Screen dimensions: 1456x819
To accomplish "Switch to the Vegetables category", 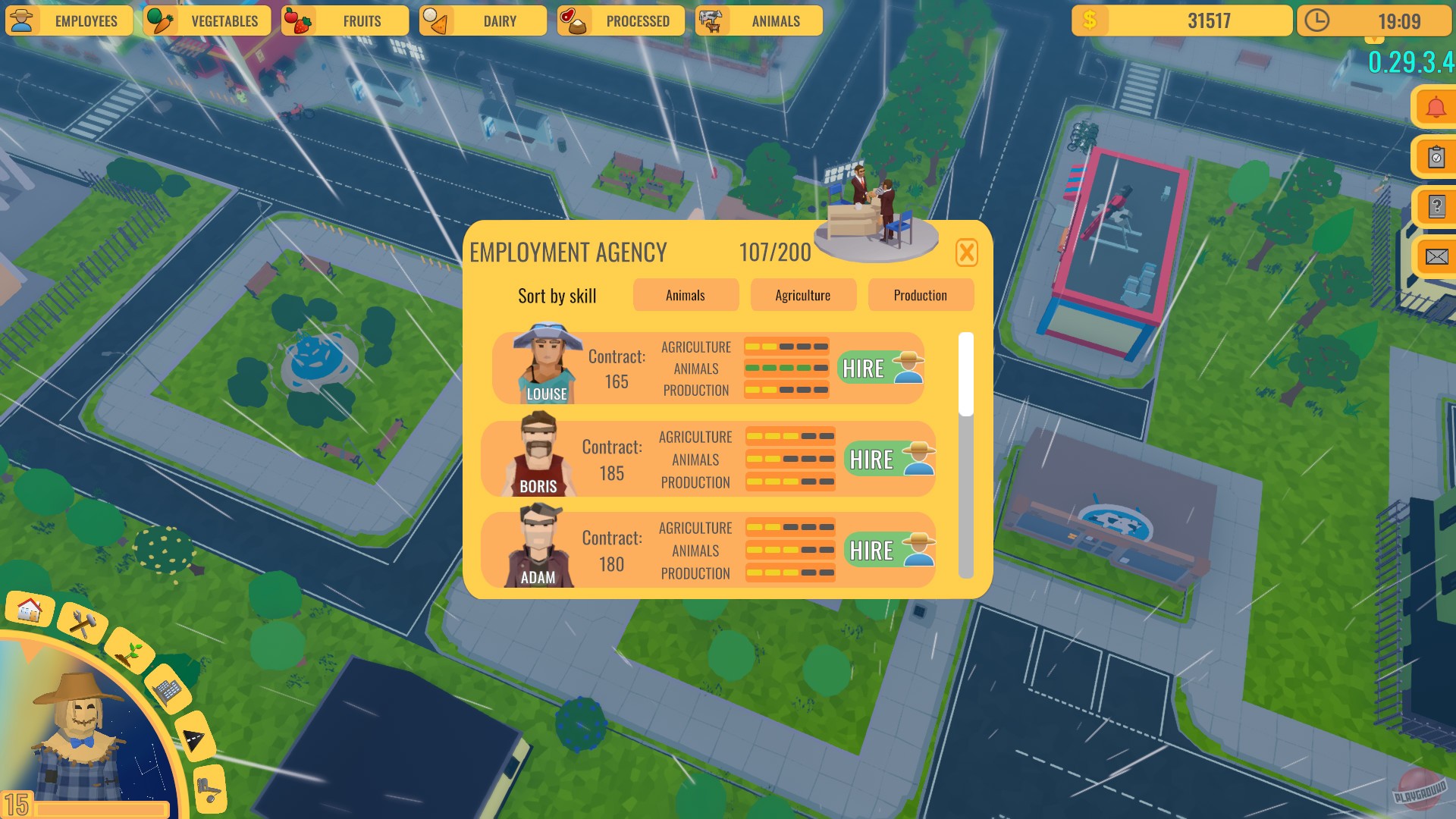I will [206, 20].
